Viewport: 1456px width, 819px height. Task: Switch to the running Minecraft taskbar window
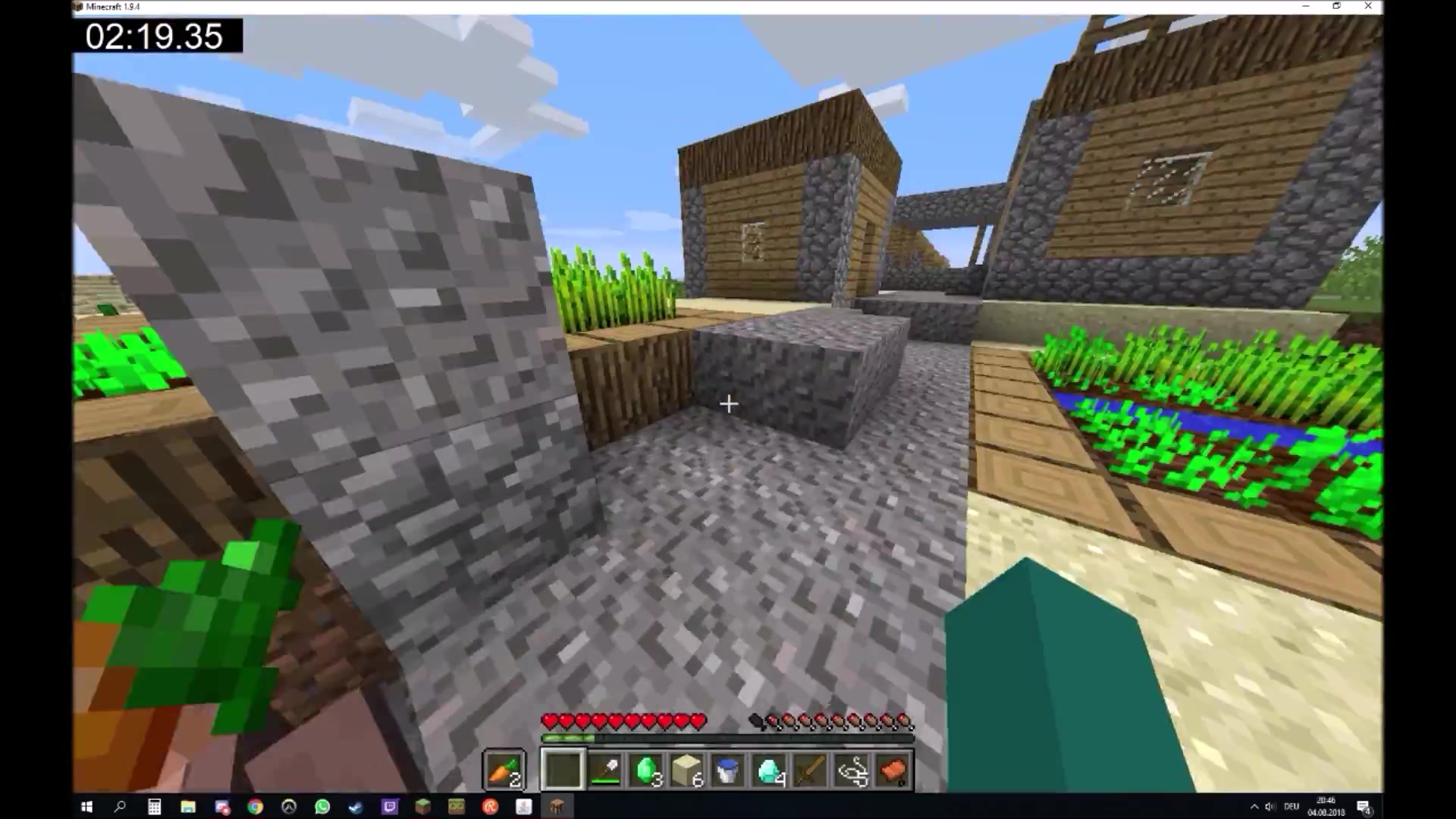(x=557, y=806)
